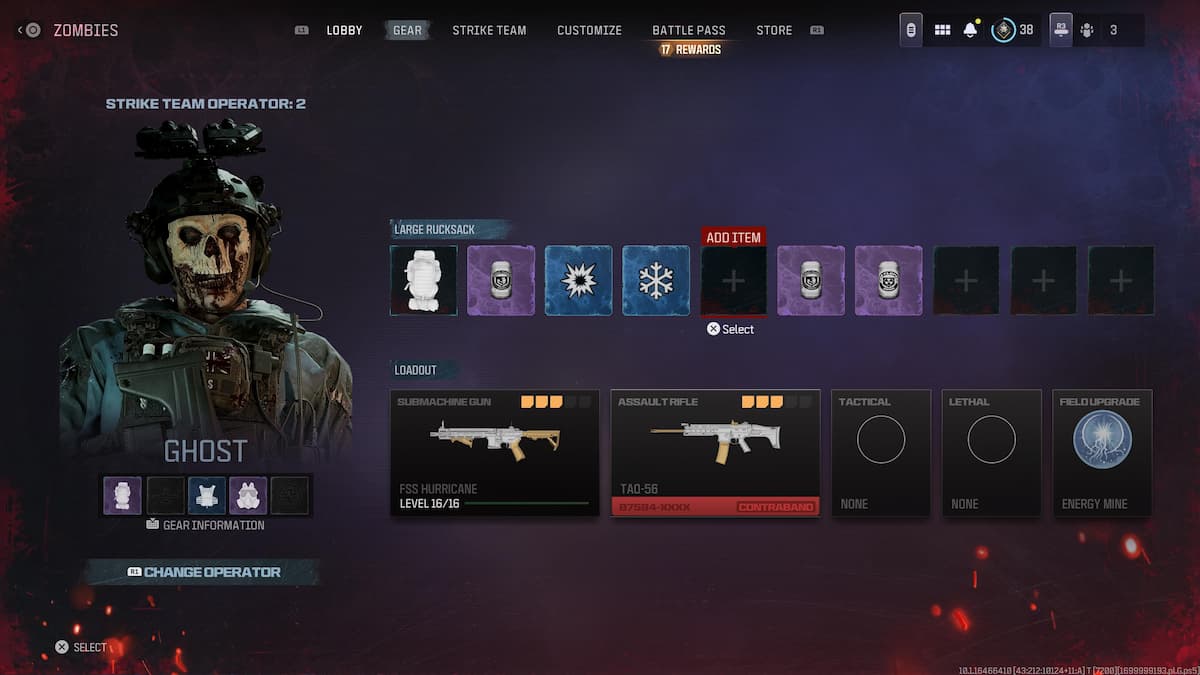Select the blue explosion burst item slot
1200x675 pixels.
[578, 281]
